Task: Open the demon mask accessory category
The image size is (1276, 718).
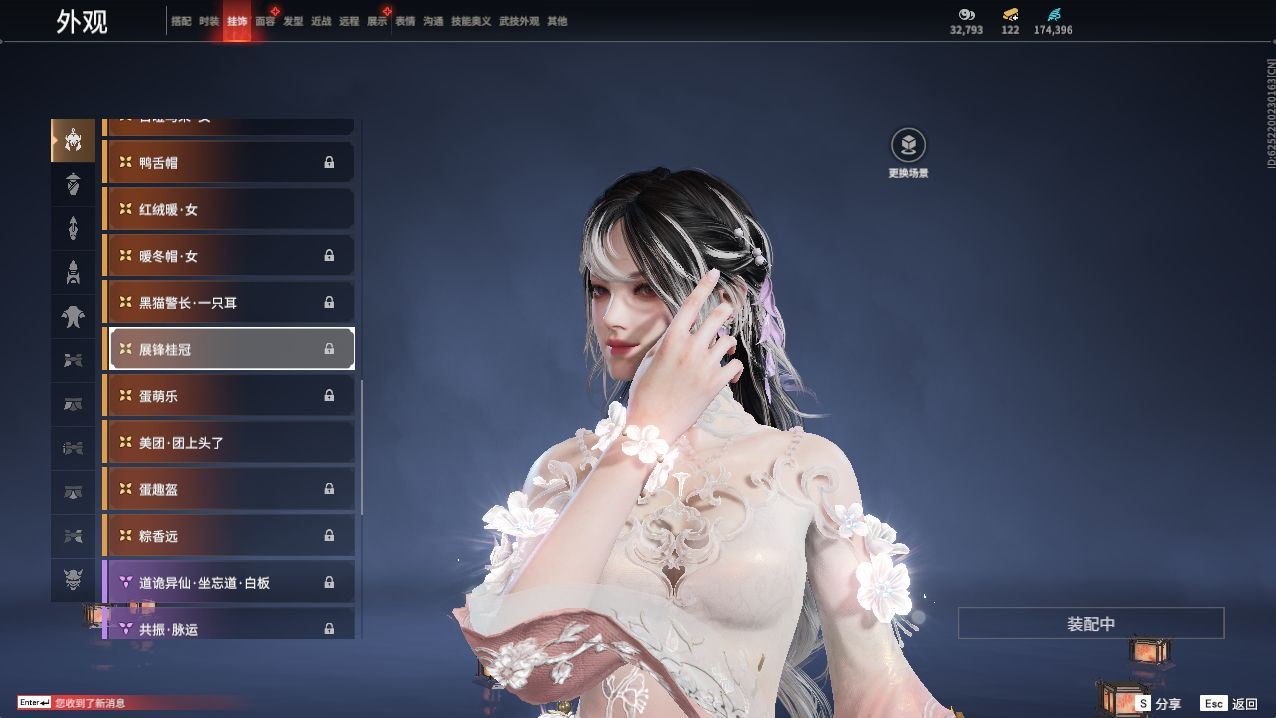Action: point(73,579)
